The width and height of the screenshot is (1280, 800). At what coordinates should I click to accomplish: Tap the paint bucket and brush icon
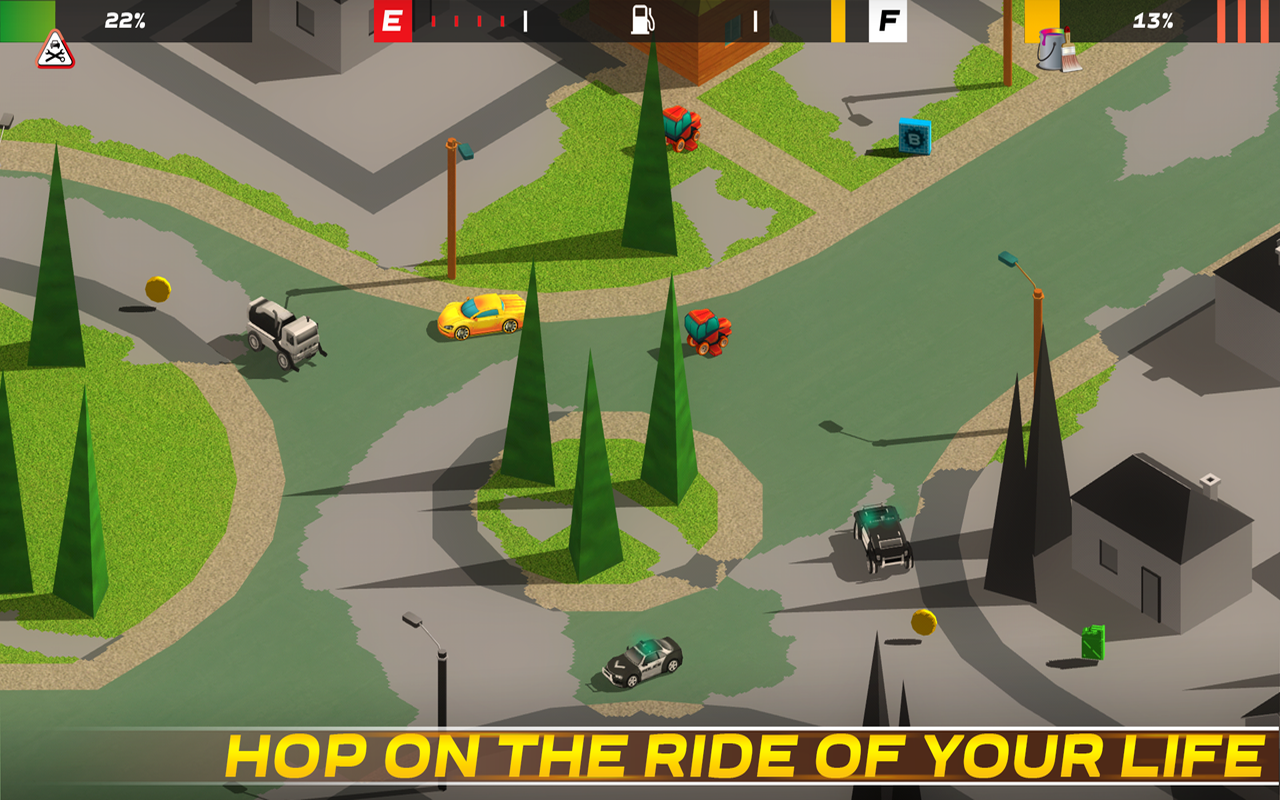coord(1057,50)
